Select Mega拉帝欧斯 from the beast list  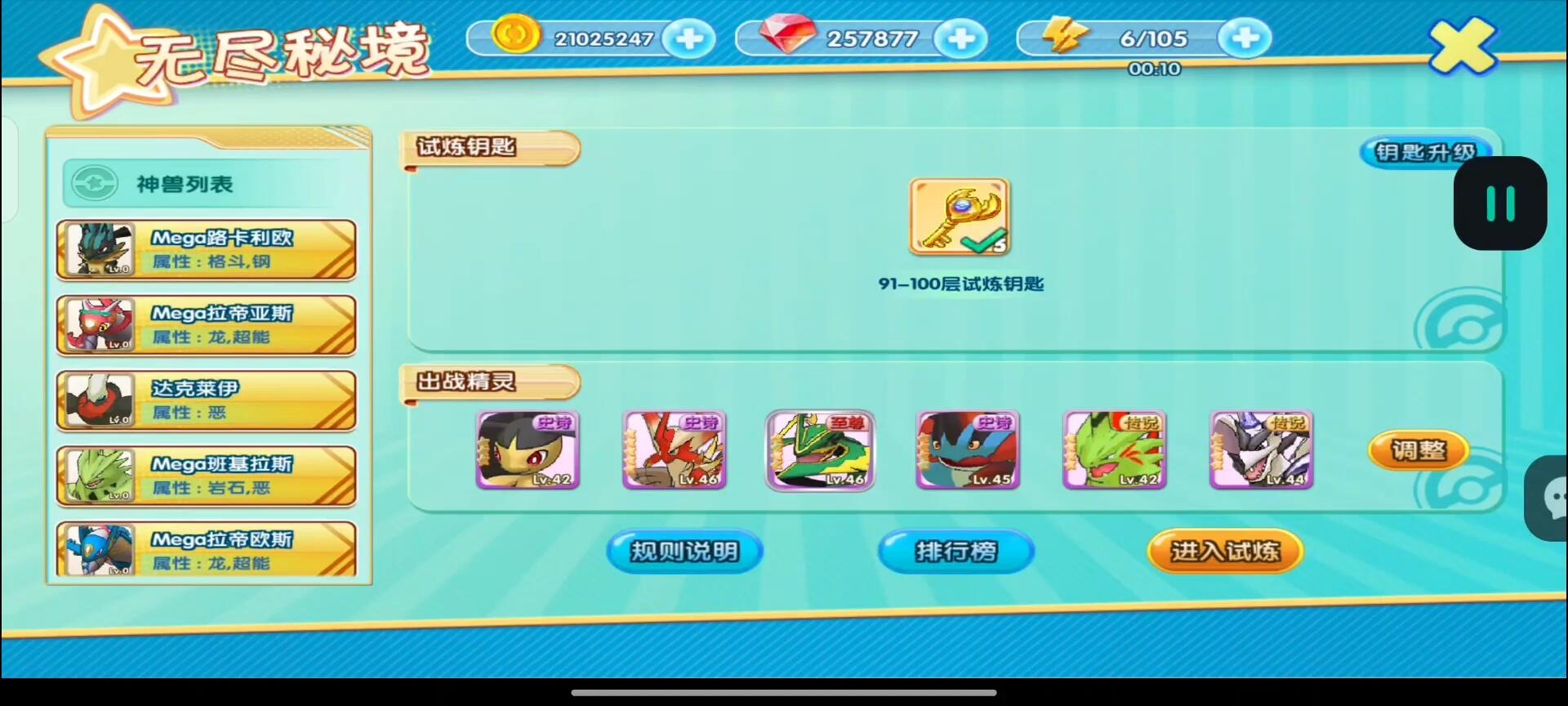pos(206,549)
